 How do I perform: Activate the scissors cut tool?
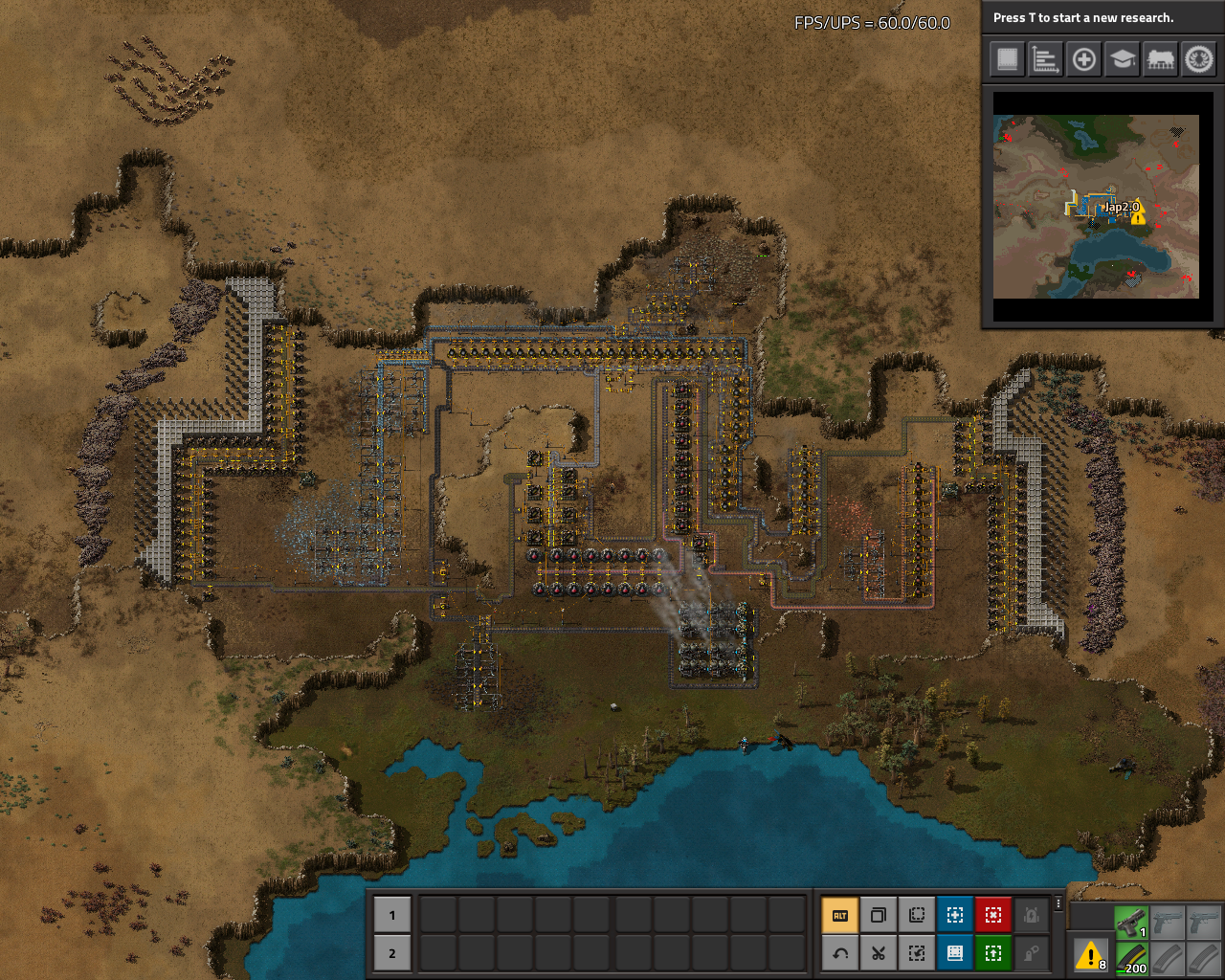[879, 953]
